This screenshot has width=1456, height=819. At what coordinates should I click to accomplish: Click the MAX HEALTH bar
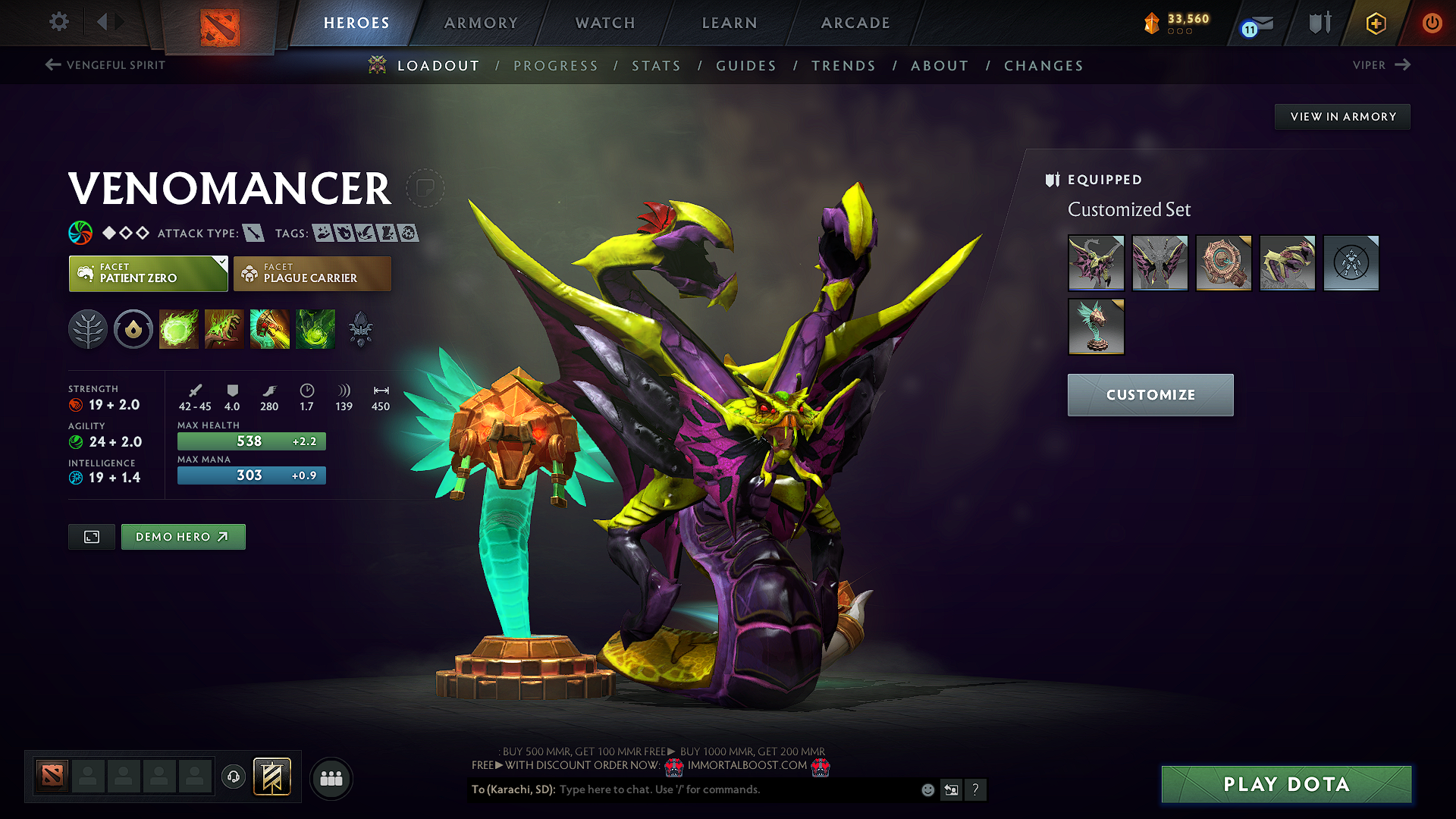251,441
